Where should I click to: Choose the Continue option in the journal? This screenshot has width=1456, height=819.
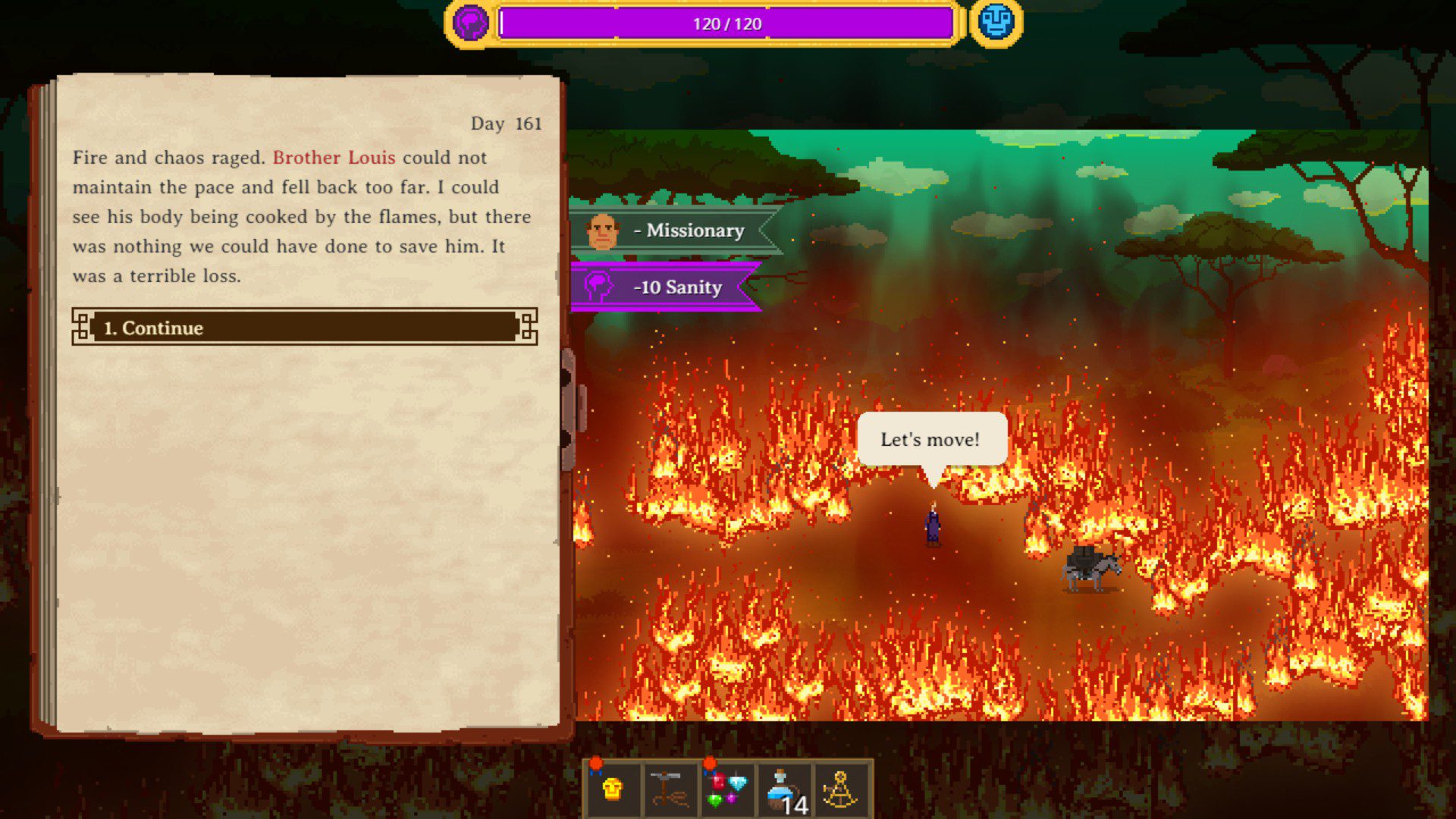pos(304,328)
